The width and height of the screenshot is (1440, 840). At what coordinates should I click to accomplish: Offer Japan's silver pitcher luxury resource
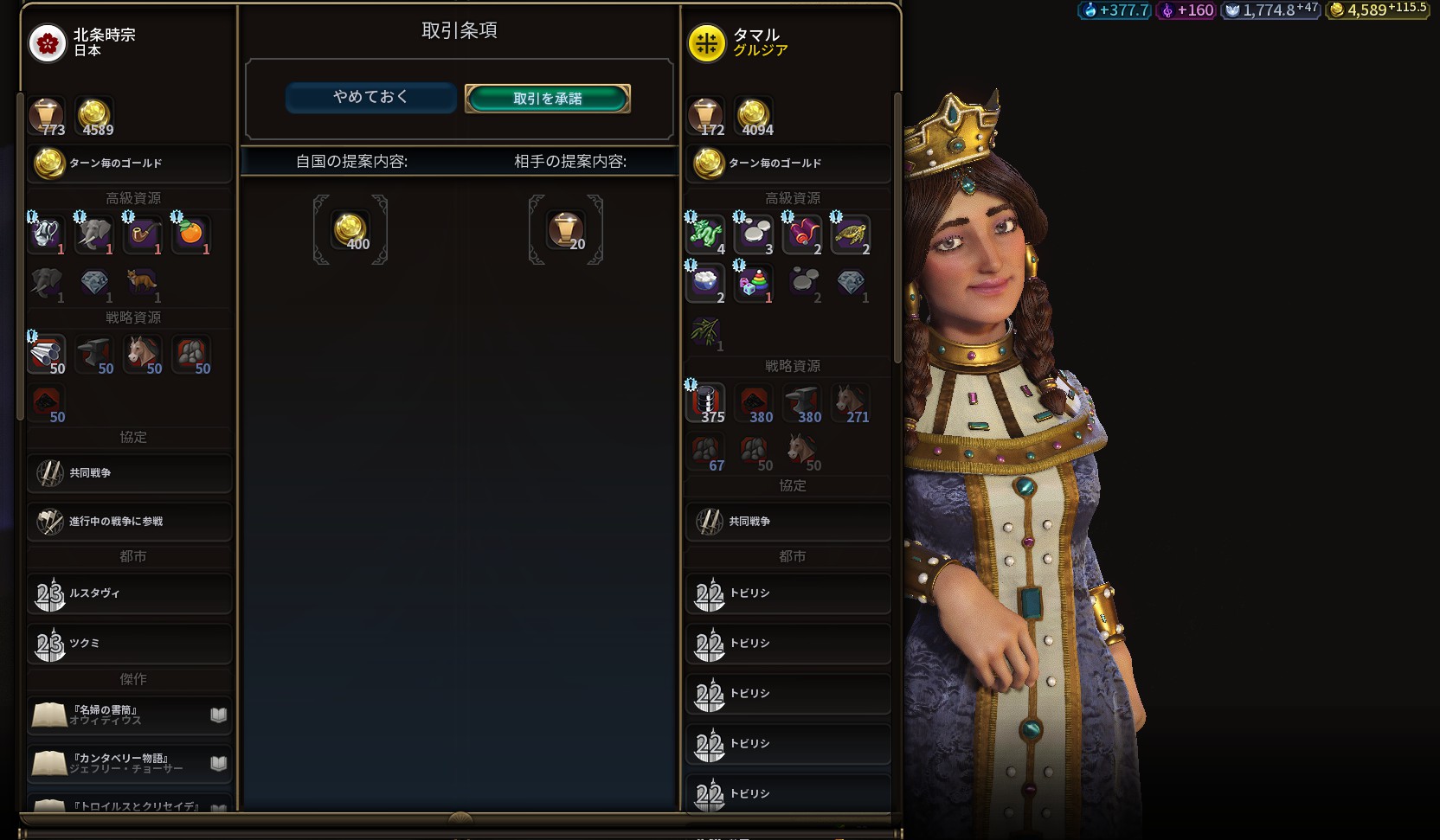[47, 234]
